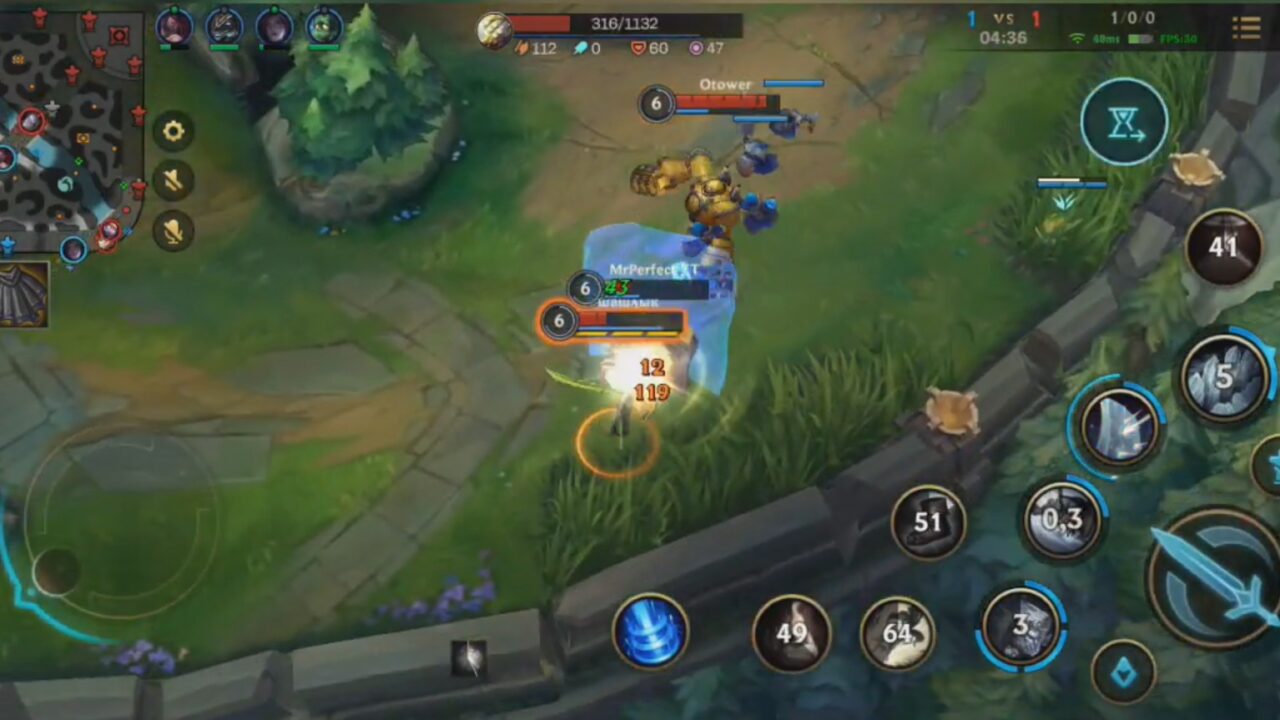Tap the Recall hourglass button
This screenshot has height=720, width=1280.
pyautogui.click(x=1124, y=121)
